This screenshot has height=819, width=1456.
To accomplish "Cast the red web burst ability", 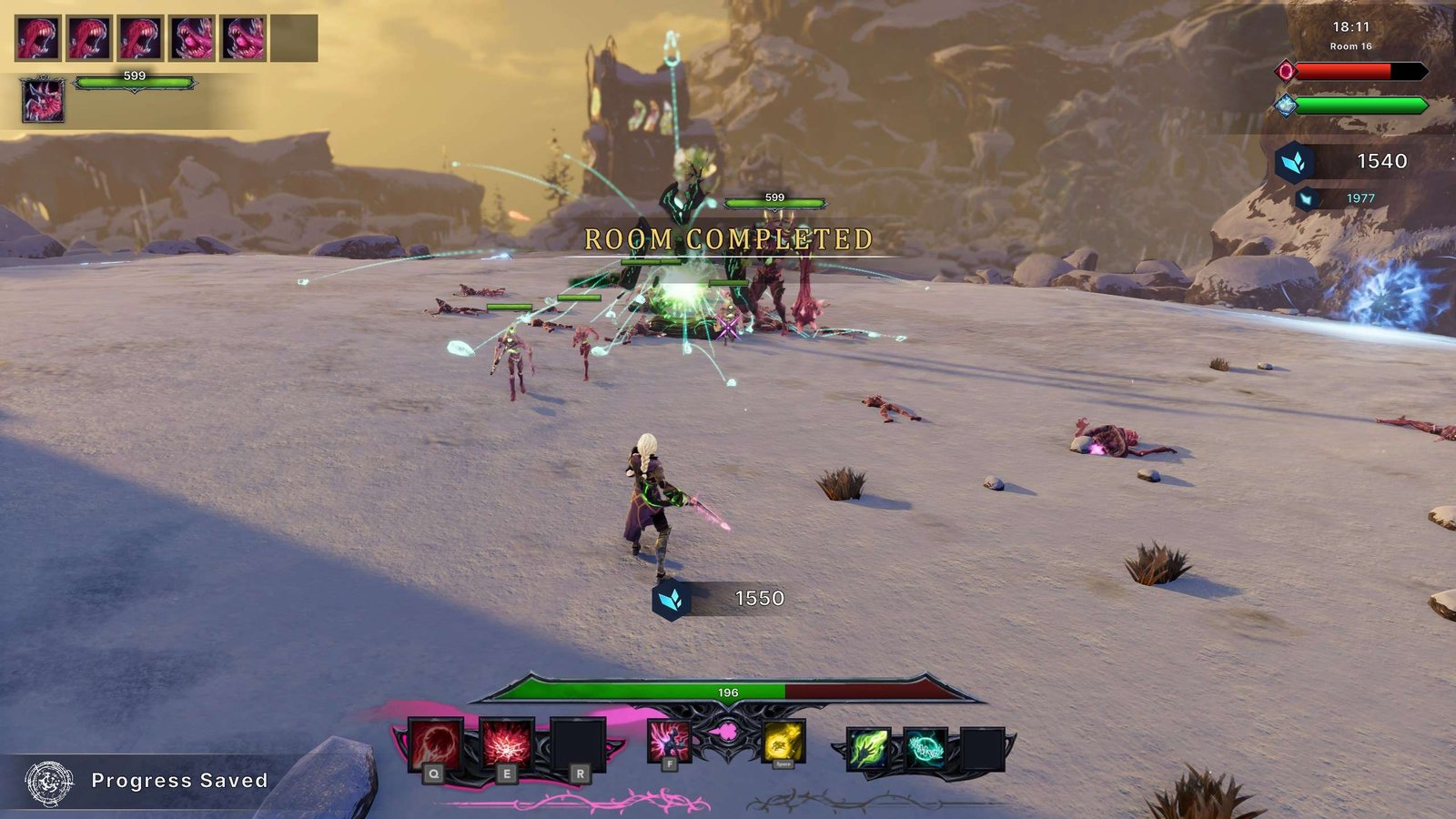I will click(506, 744).
